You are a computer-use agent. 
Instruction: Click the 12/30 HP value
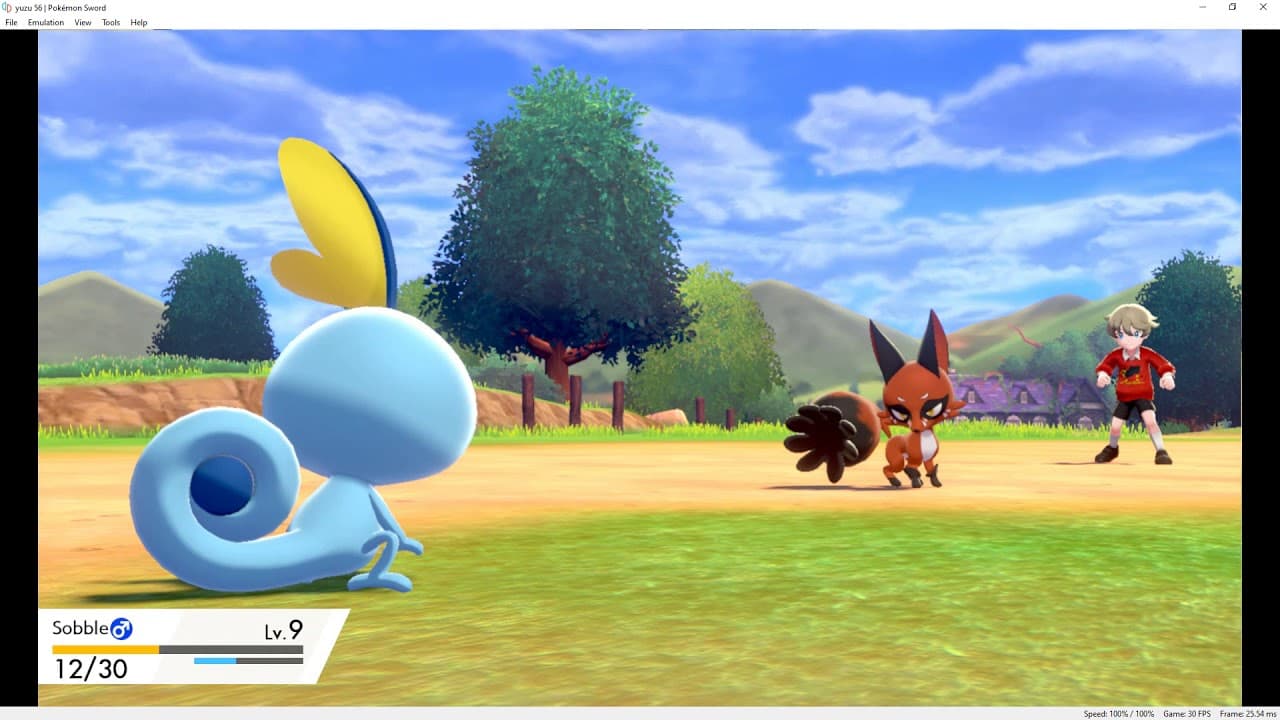pos(92,670)
